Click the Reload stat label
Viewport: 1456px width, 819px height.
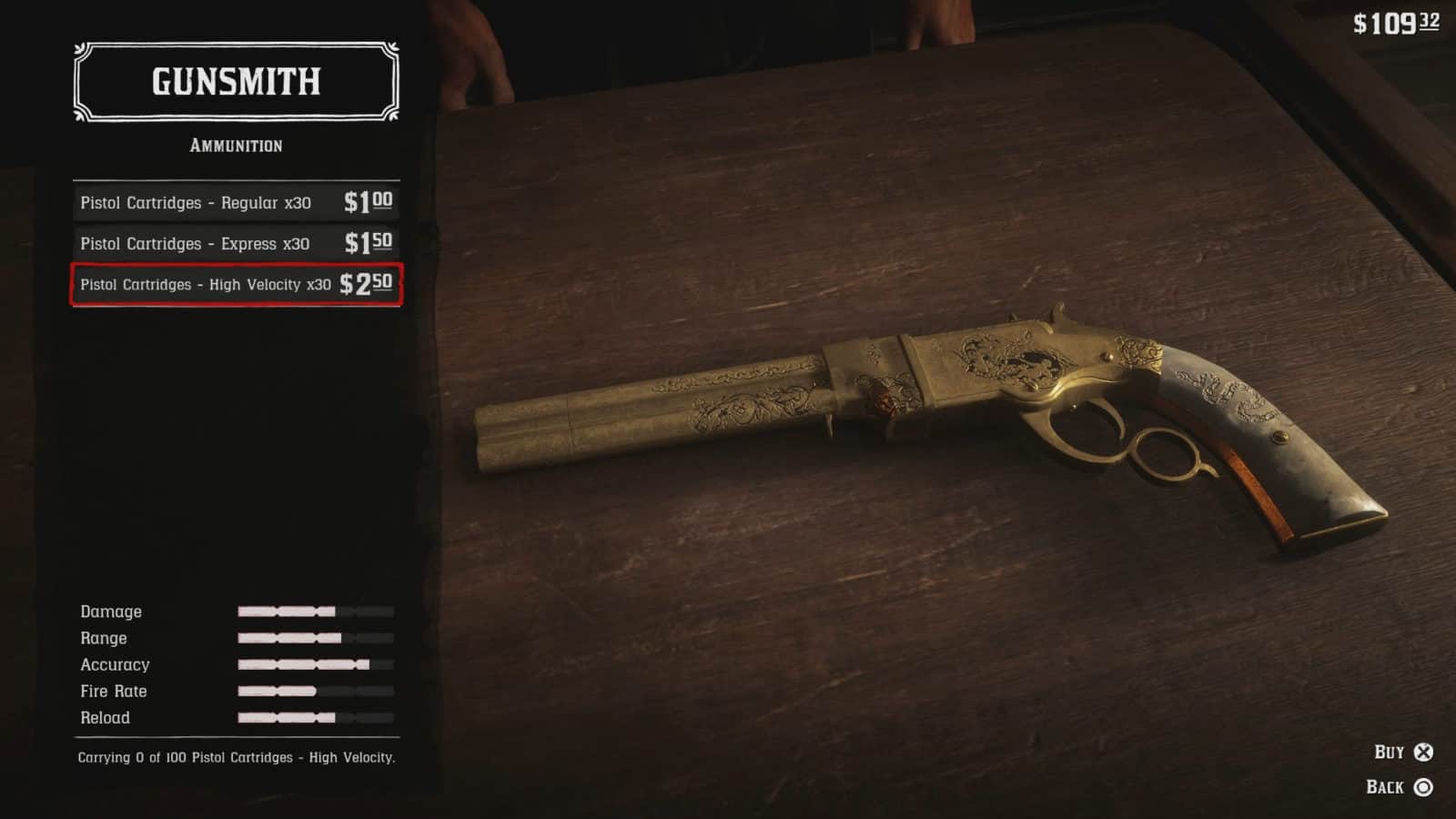[x=104, y=718]
